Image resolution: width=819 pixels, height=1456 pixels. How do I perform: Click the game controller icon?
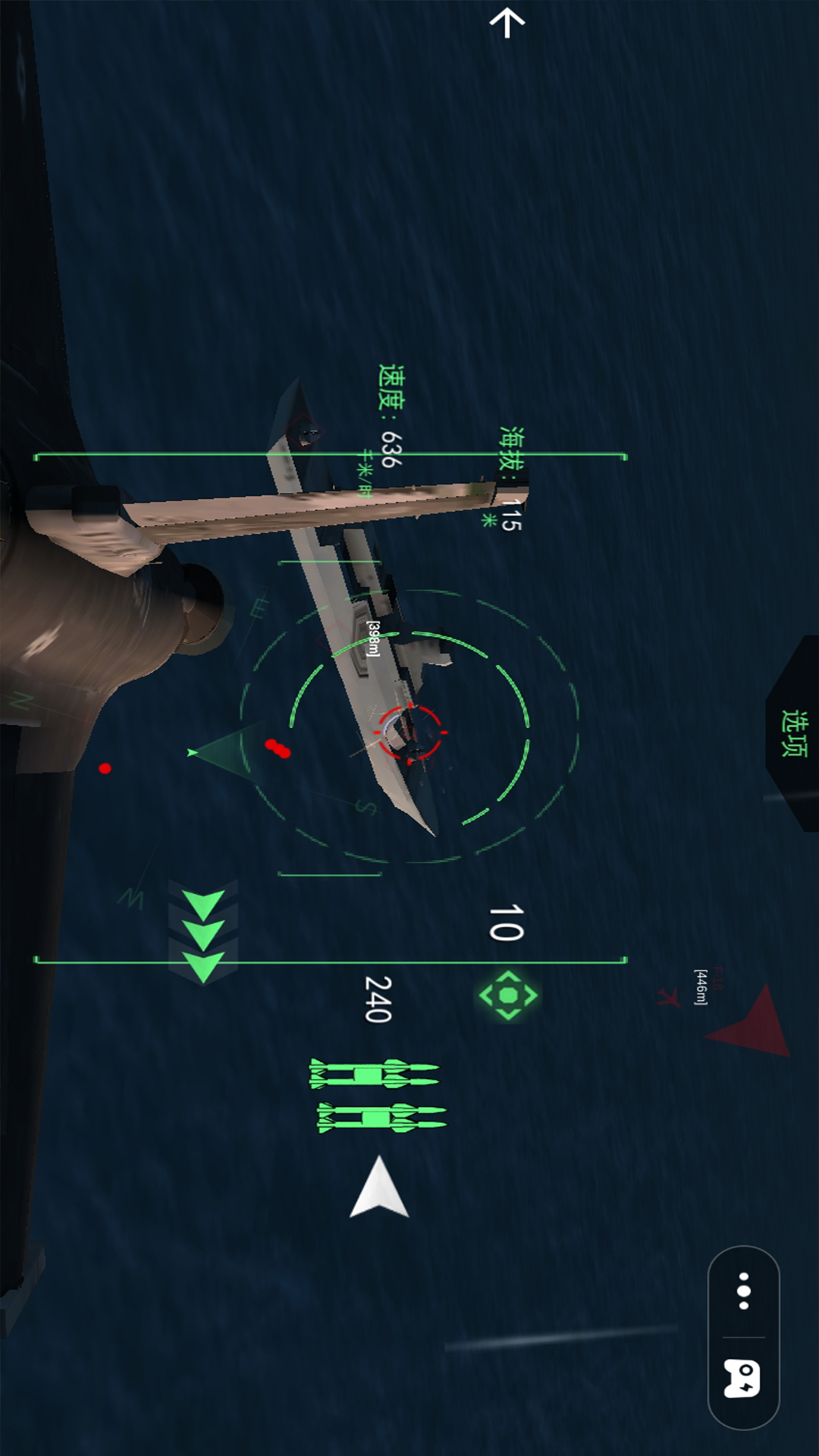[742, 1378]
